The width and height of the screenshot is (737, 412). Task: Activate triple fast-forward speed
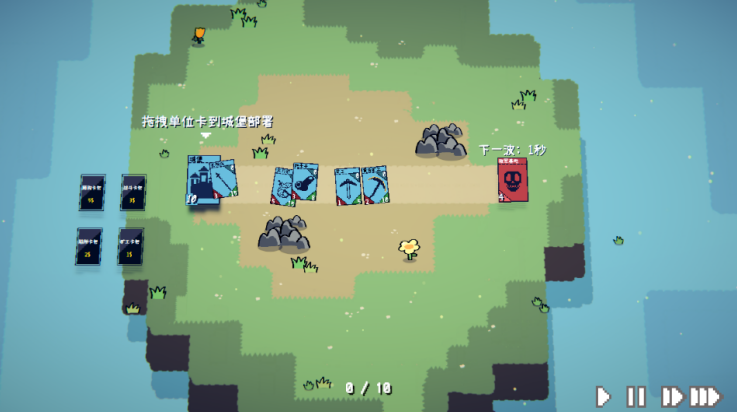click(705, 396)
